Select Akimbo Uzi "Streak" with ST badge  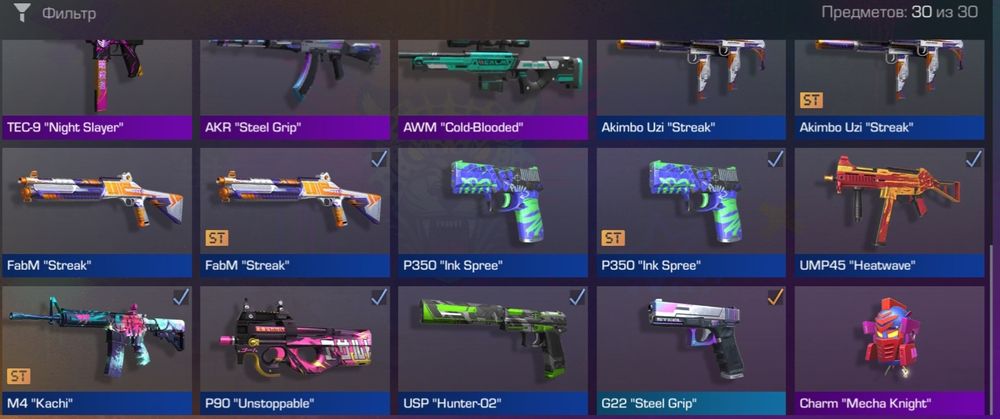point(889,85)
